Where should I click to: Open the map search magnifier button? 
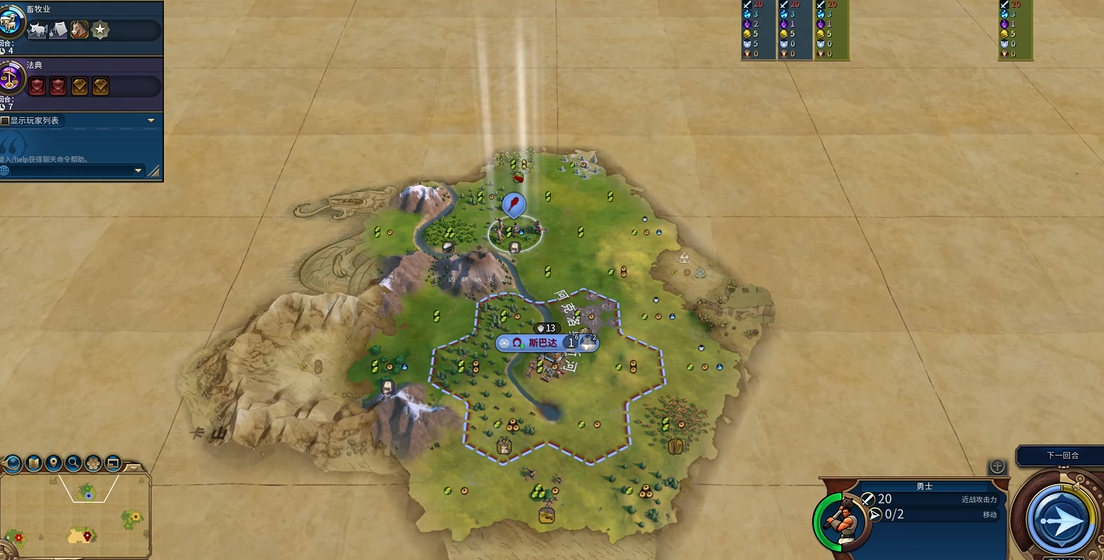(x=73, y=463)
